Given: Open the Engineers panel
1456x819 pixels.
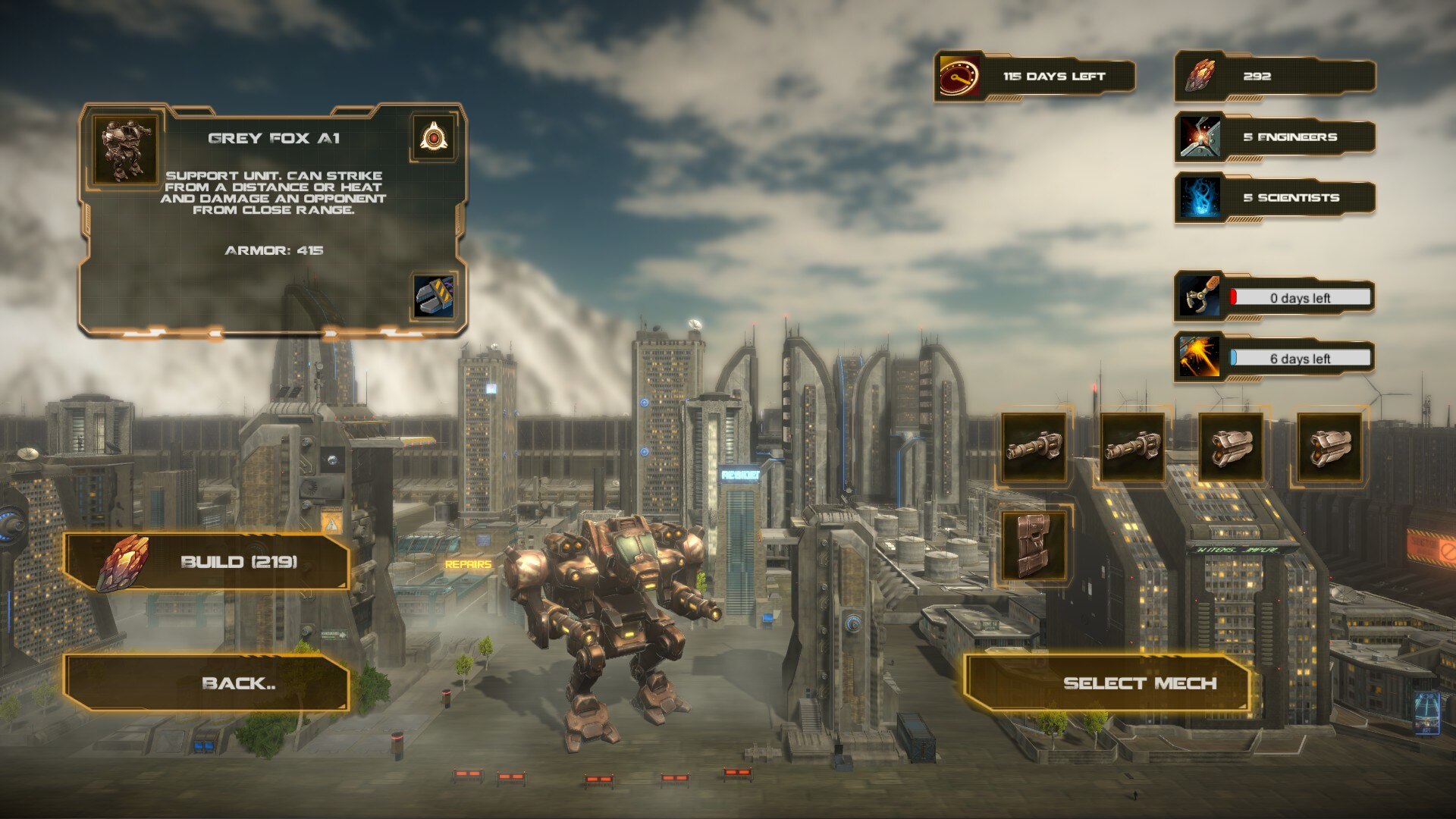Looking at the screenshot, I should click(x=1276, y=137).
